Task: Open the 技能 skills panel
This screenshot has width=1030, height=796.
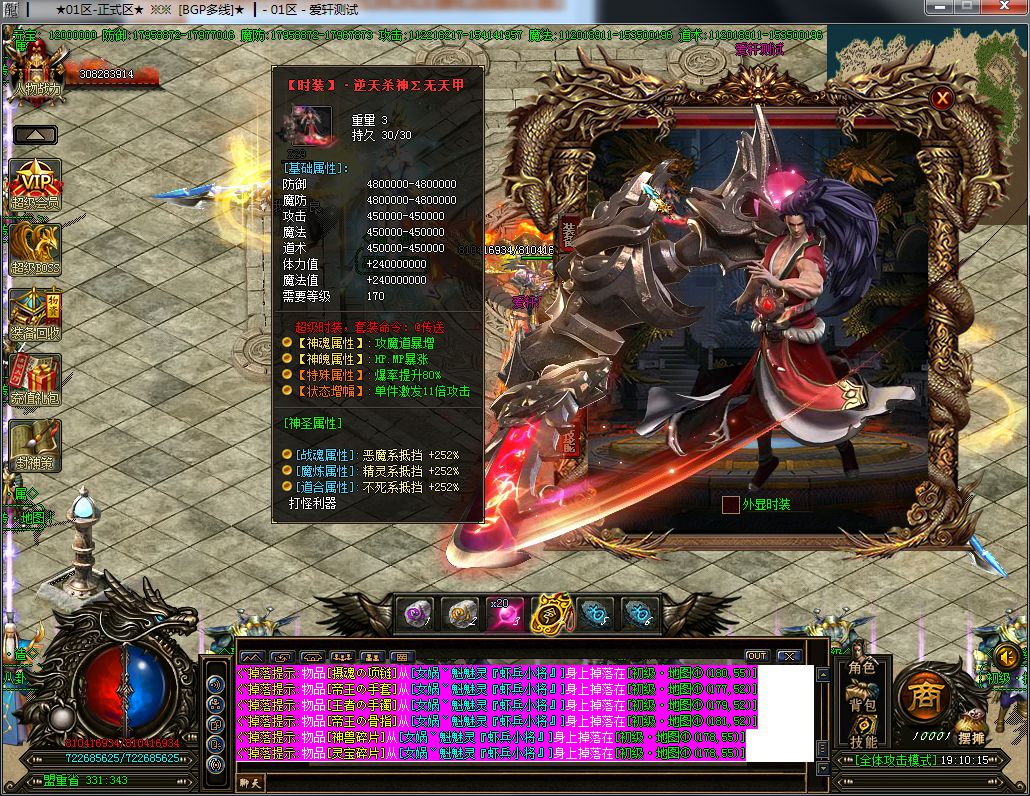Action: point(862,741)
